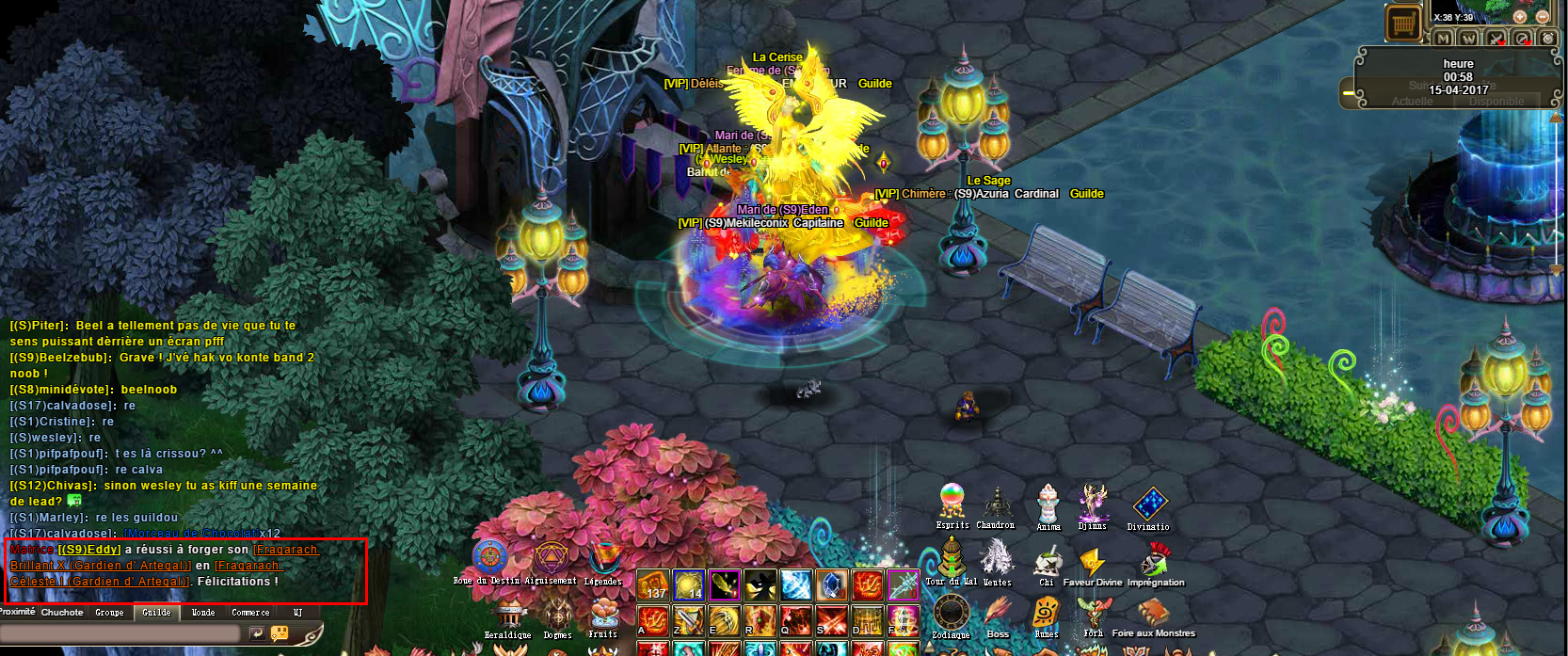1568x656 pixels.
Task: Choose the Chuchote chat tab
Action: (62, 613)
